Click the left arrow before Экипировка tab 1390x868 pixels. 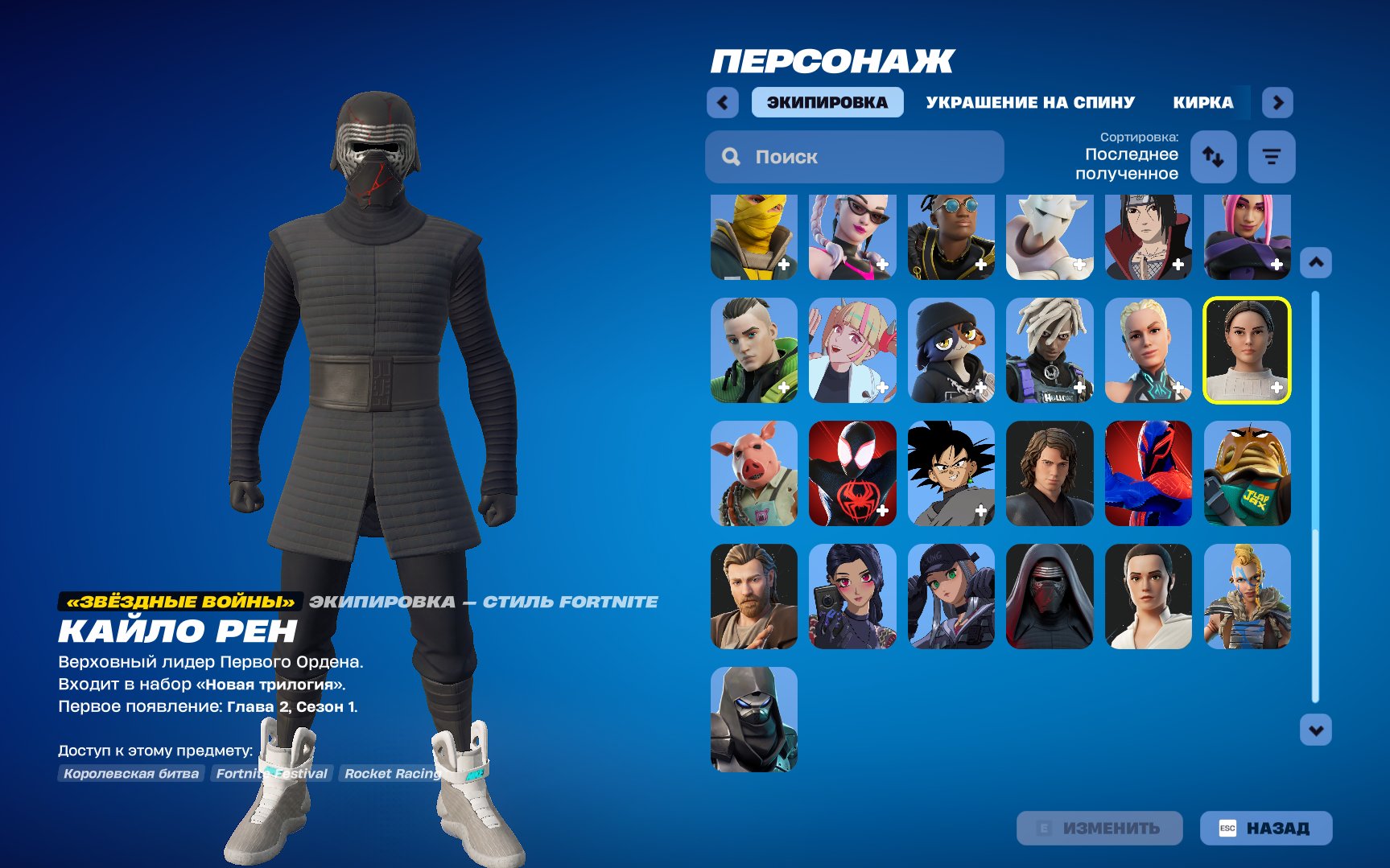point(722,102)
